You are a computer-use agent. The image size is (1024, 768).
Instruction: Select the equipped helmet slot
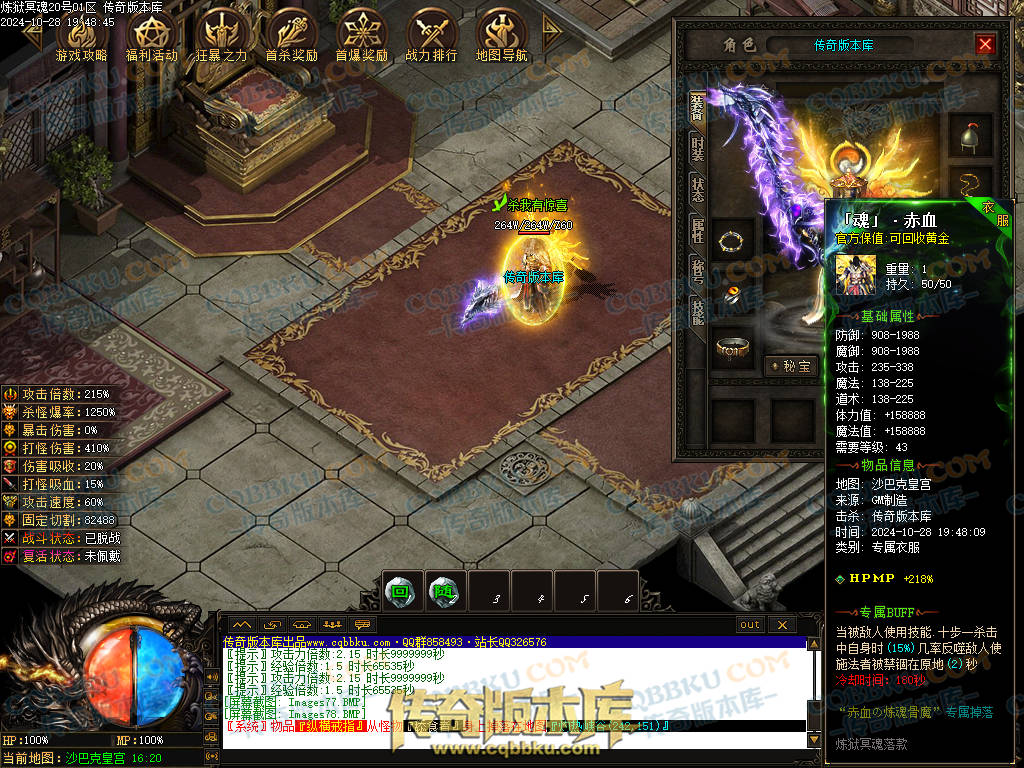point(969,137)
